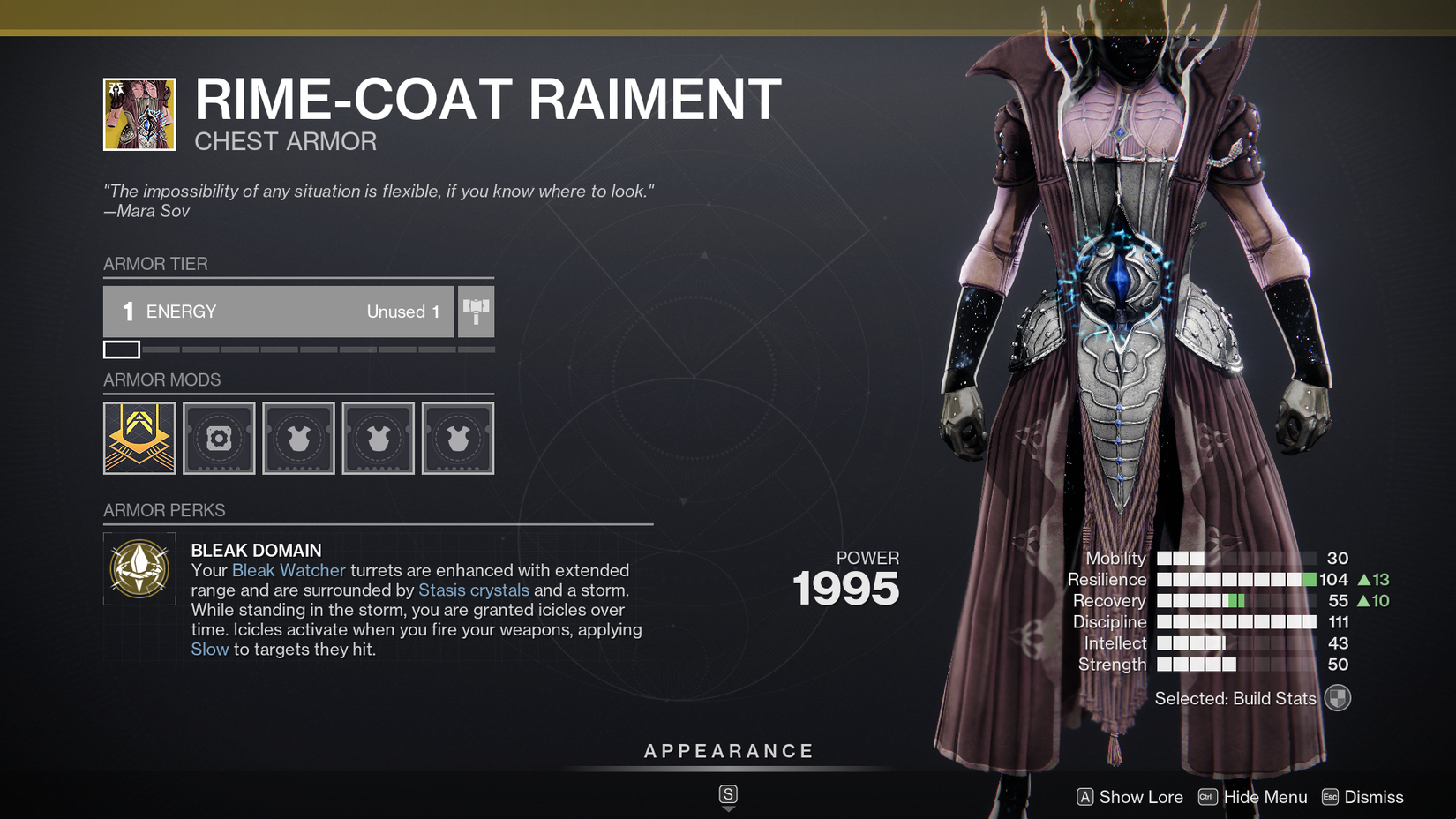
Task: Dismiss the item detail screen
Action: [x=1373, y=797]
